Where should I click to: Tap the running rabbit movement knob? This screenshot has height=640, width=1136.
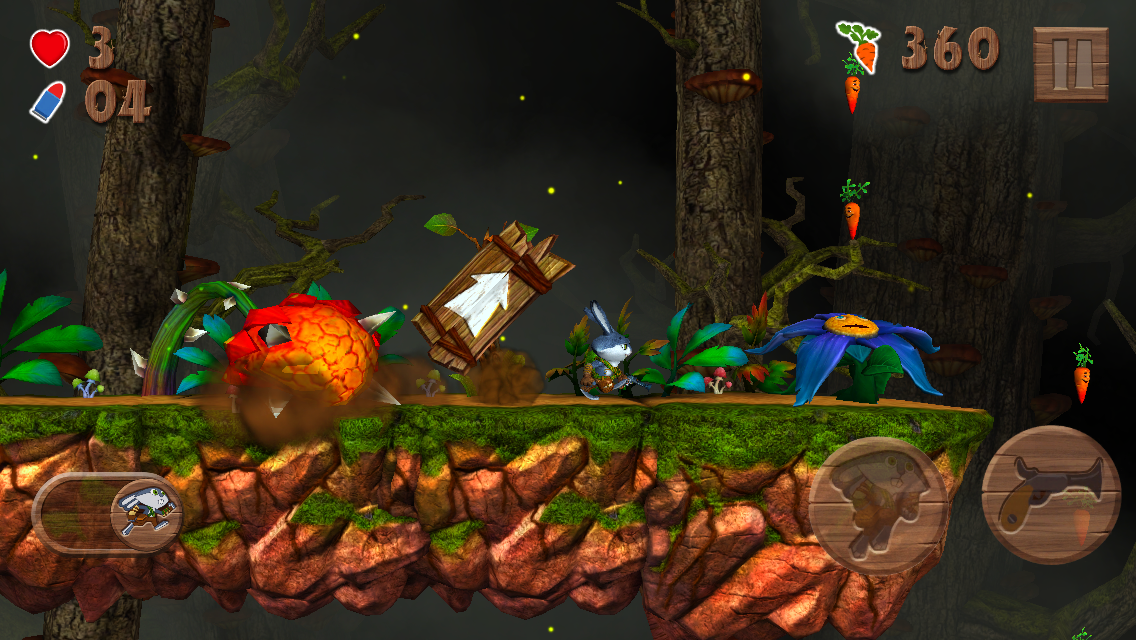(x=145, y=511)
